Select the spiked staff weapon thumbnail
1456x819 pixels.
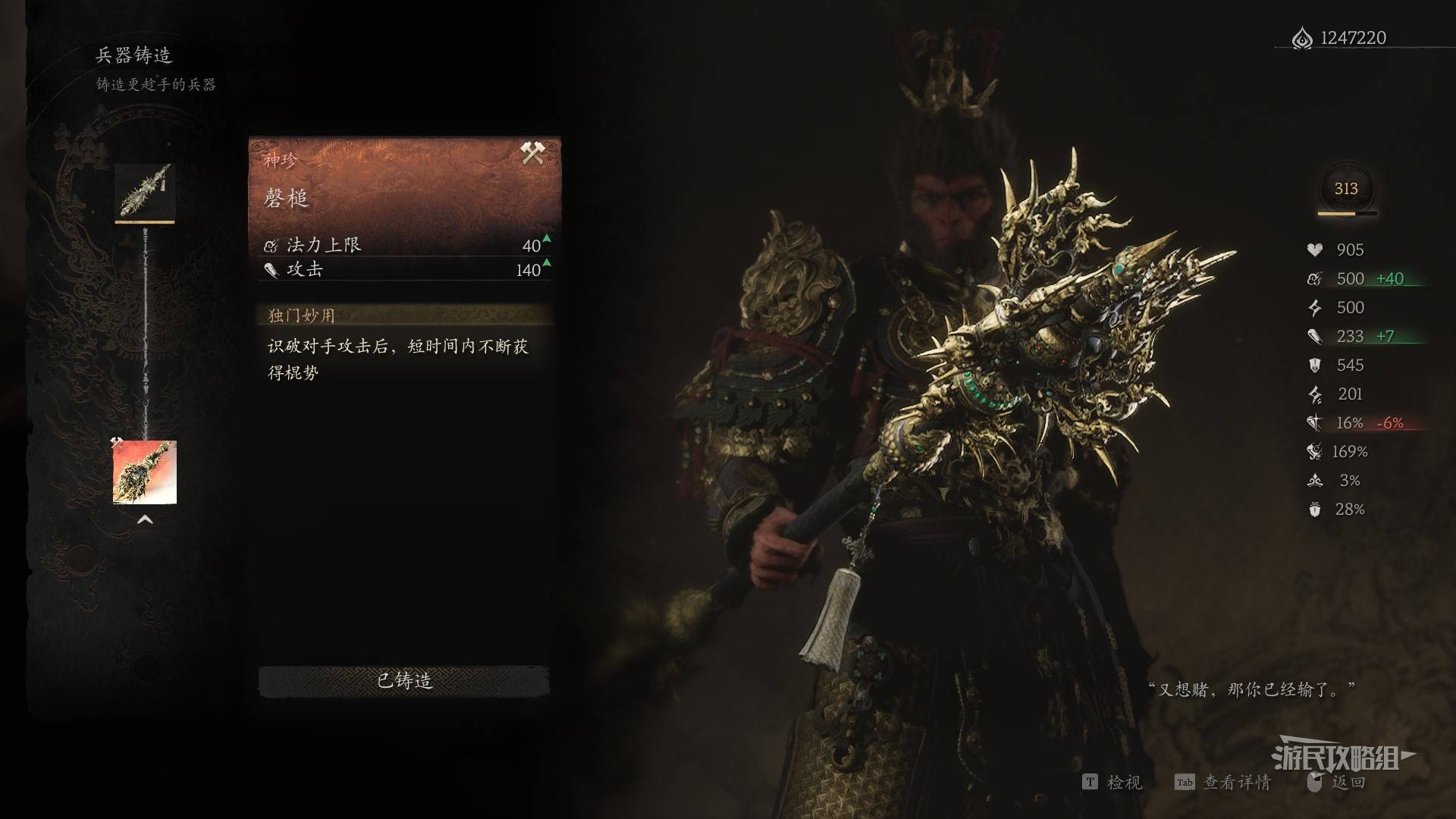tap(145, 192)
